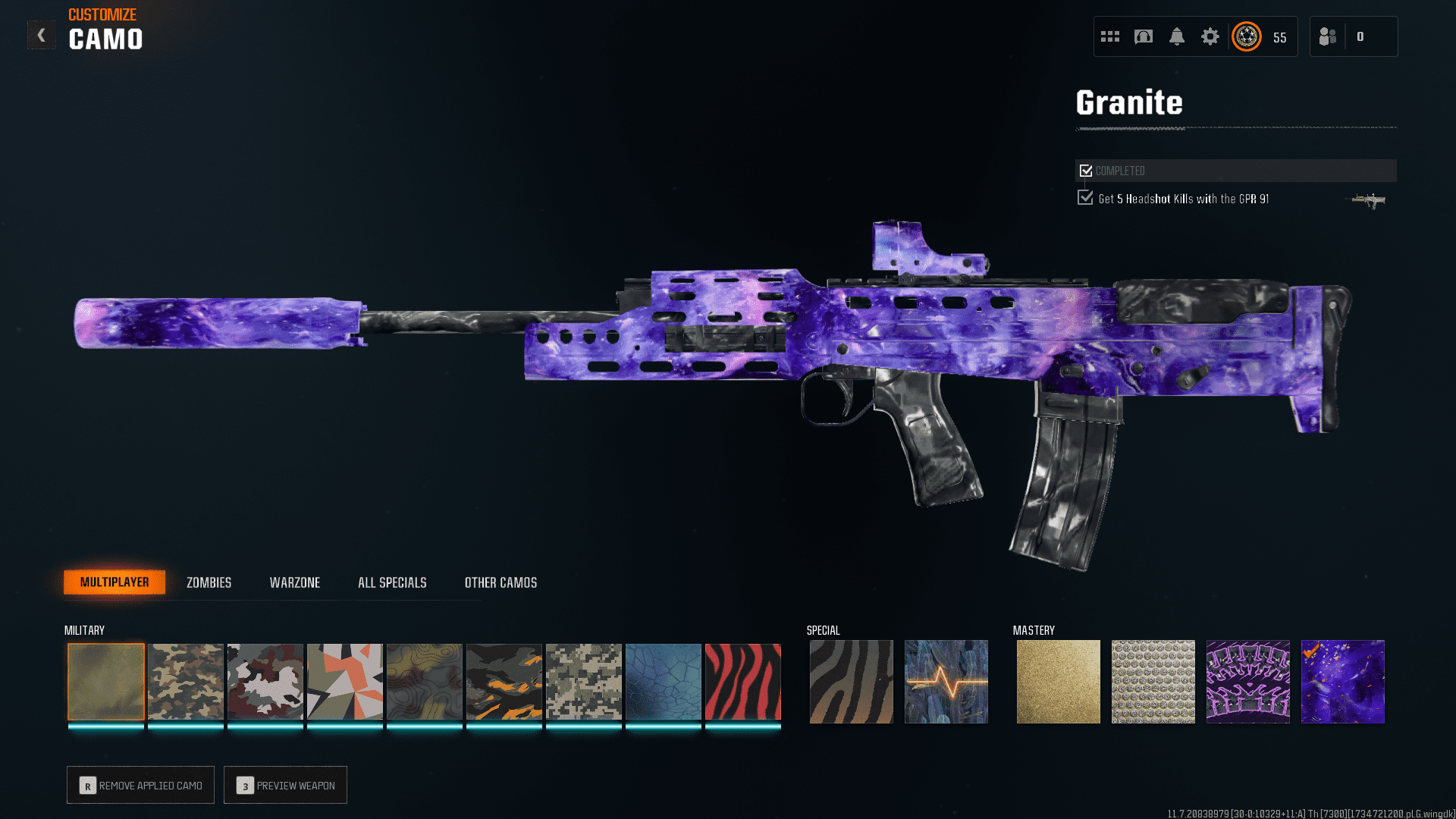
Task: Switch to the All Specials tab
Action: (x=392, y=582)
